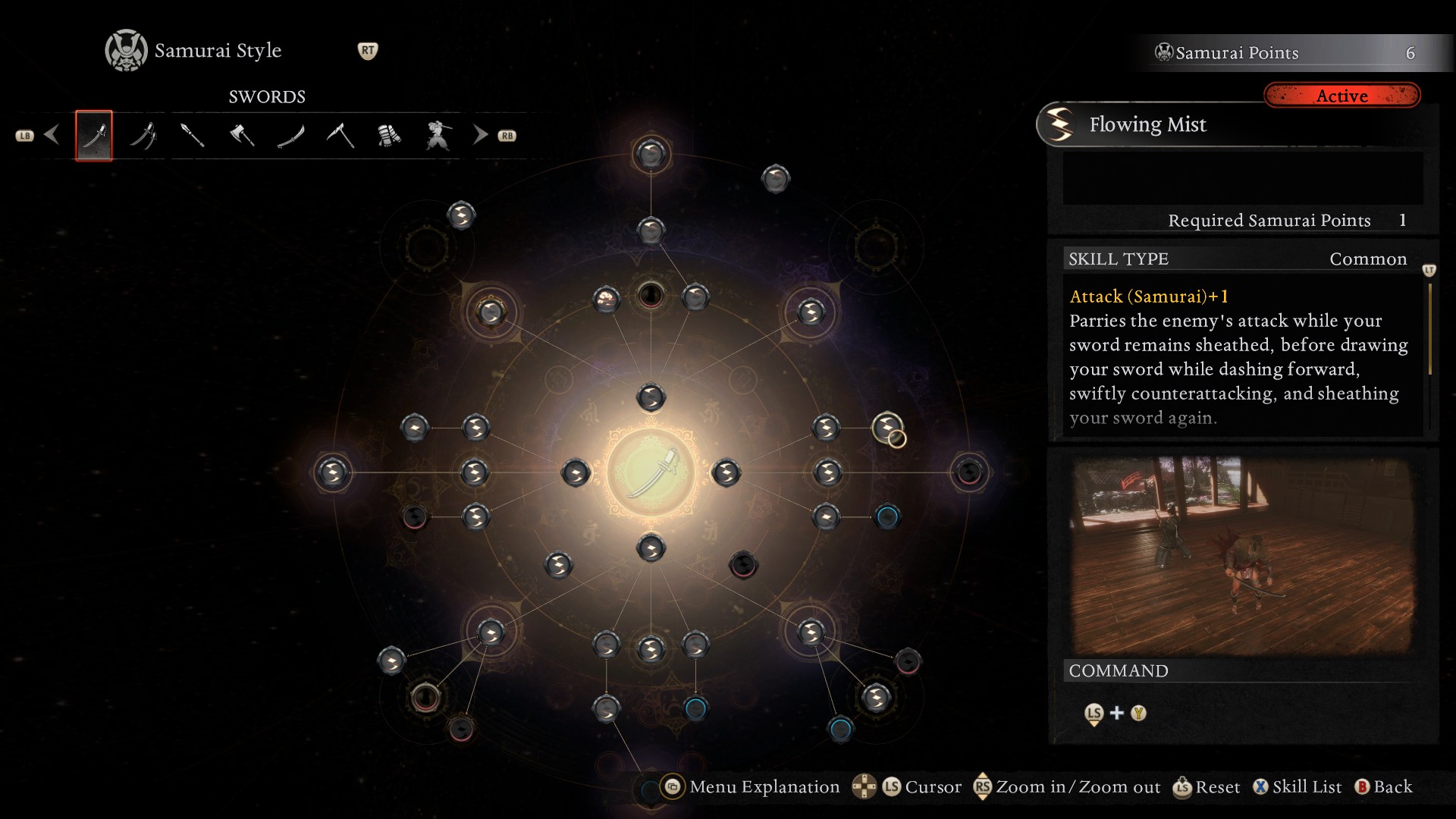Click the left arrow for previous weapon category
Screen dimensions: 1456x819
click(x=52, y=135)
